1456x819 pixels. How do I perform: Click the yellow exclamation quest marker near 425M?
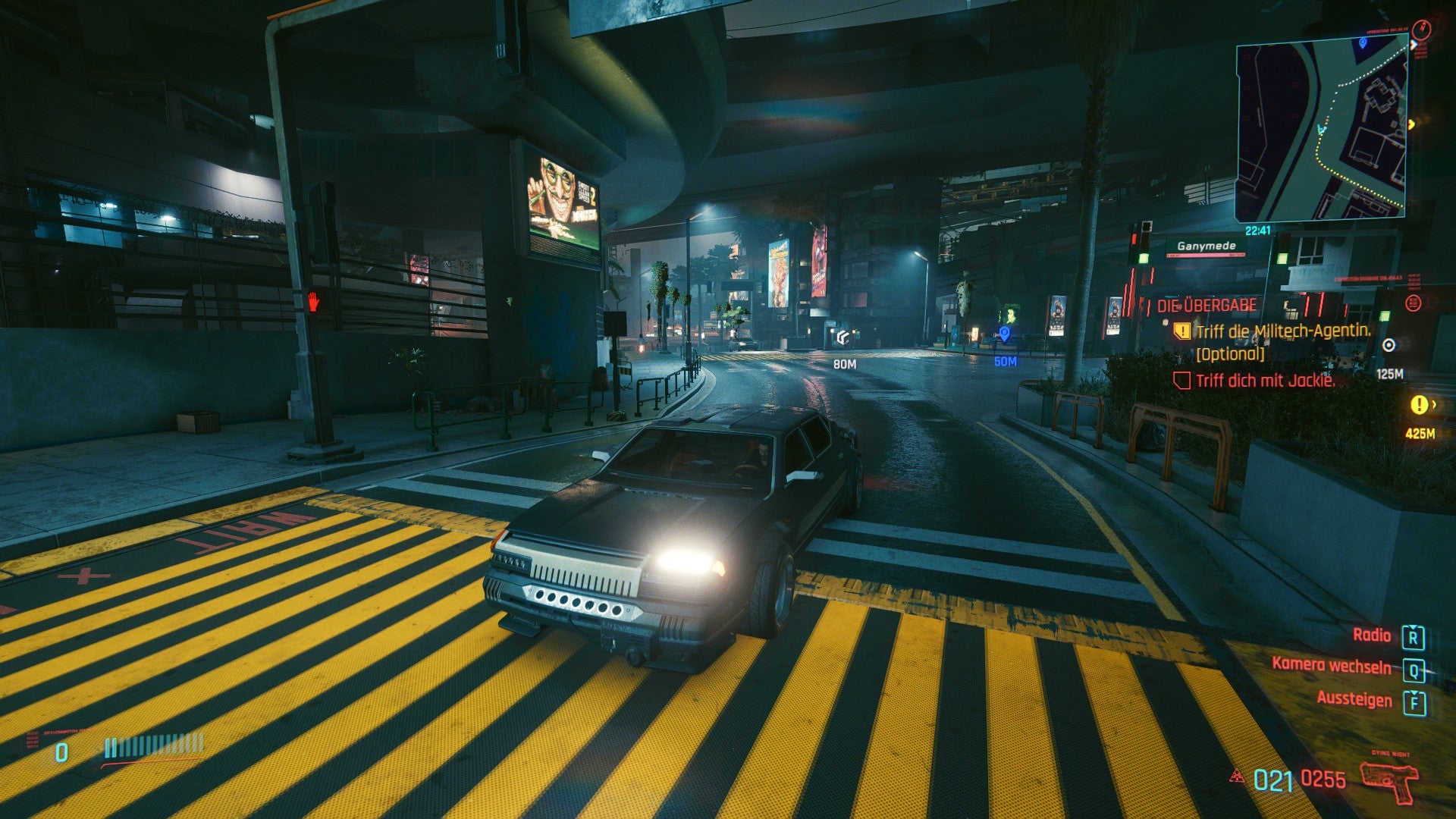(x=1420, y=405)
